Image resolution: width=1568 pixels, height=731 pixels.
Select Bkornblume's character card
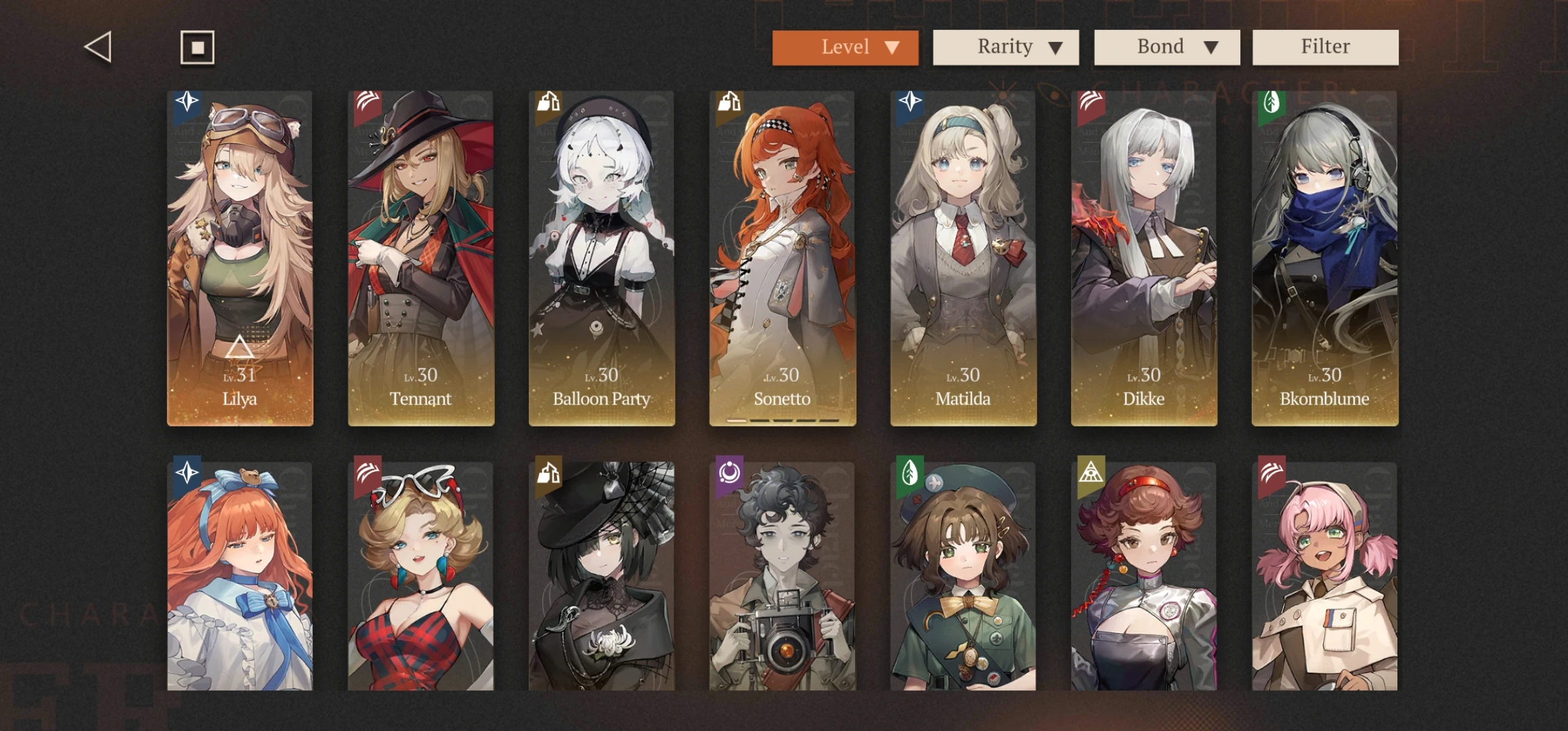point(1325,257)
